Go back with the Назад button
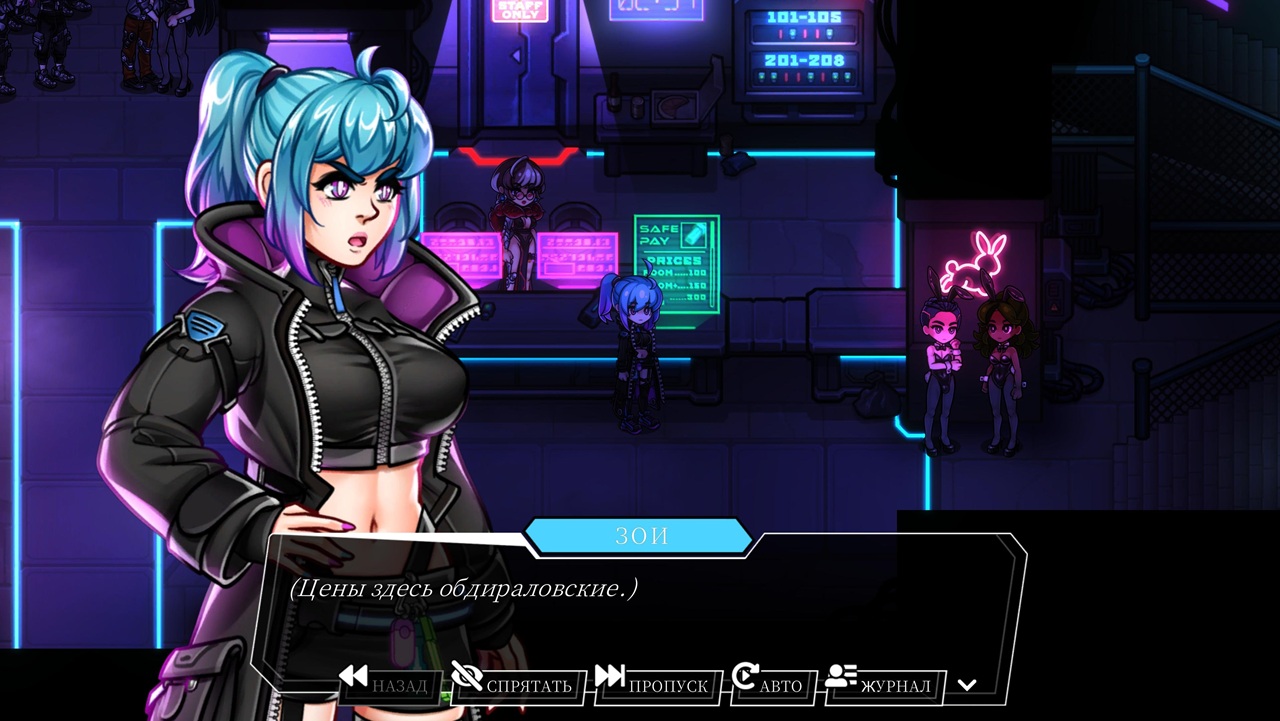The height and width of the screenshot is (721, 1280). 387,684
